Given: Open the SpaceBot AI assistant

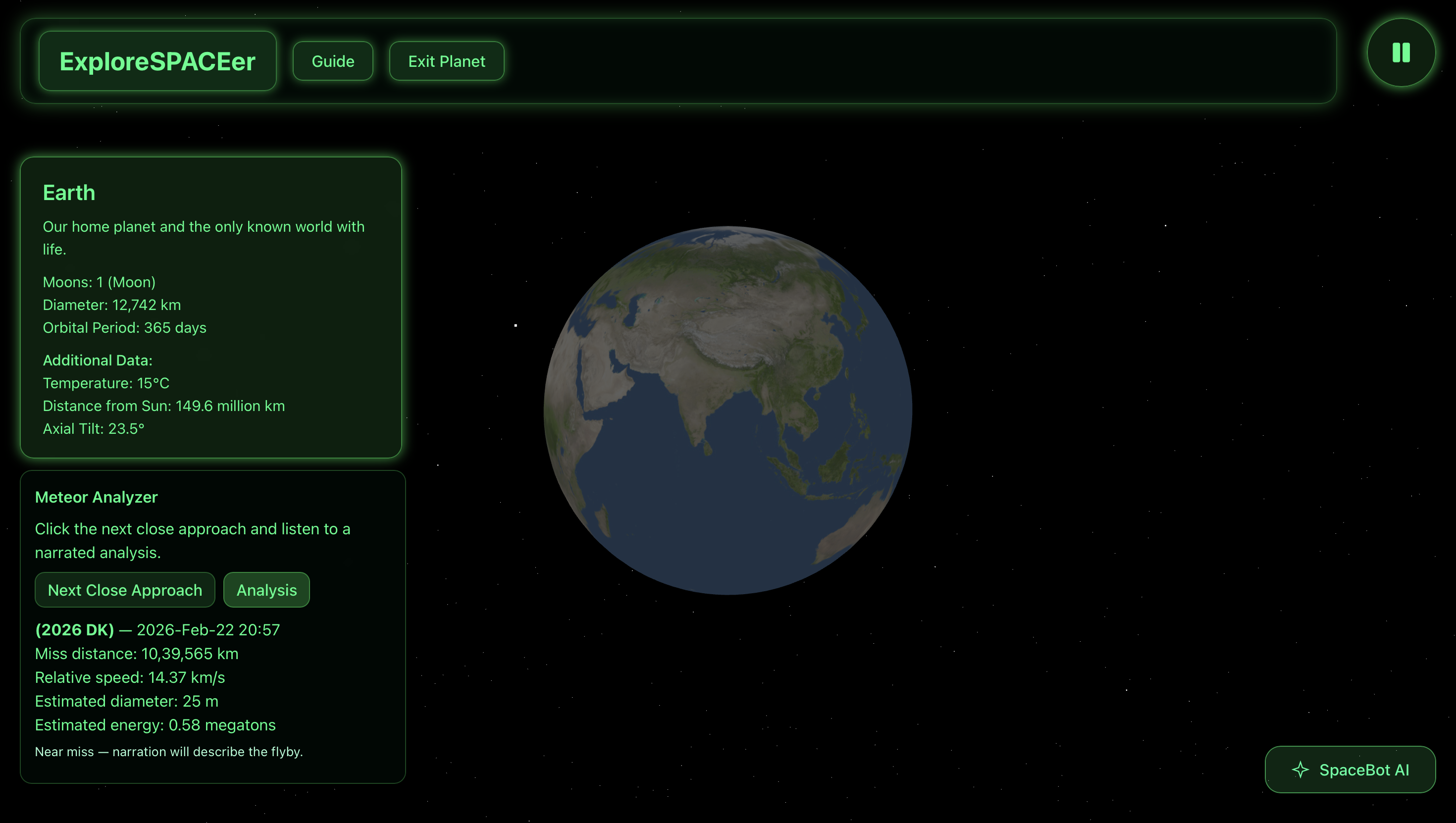Looking at the screenshot, I should (1350, 770).
